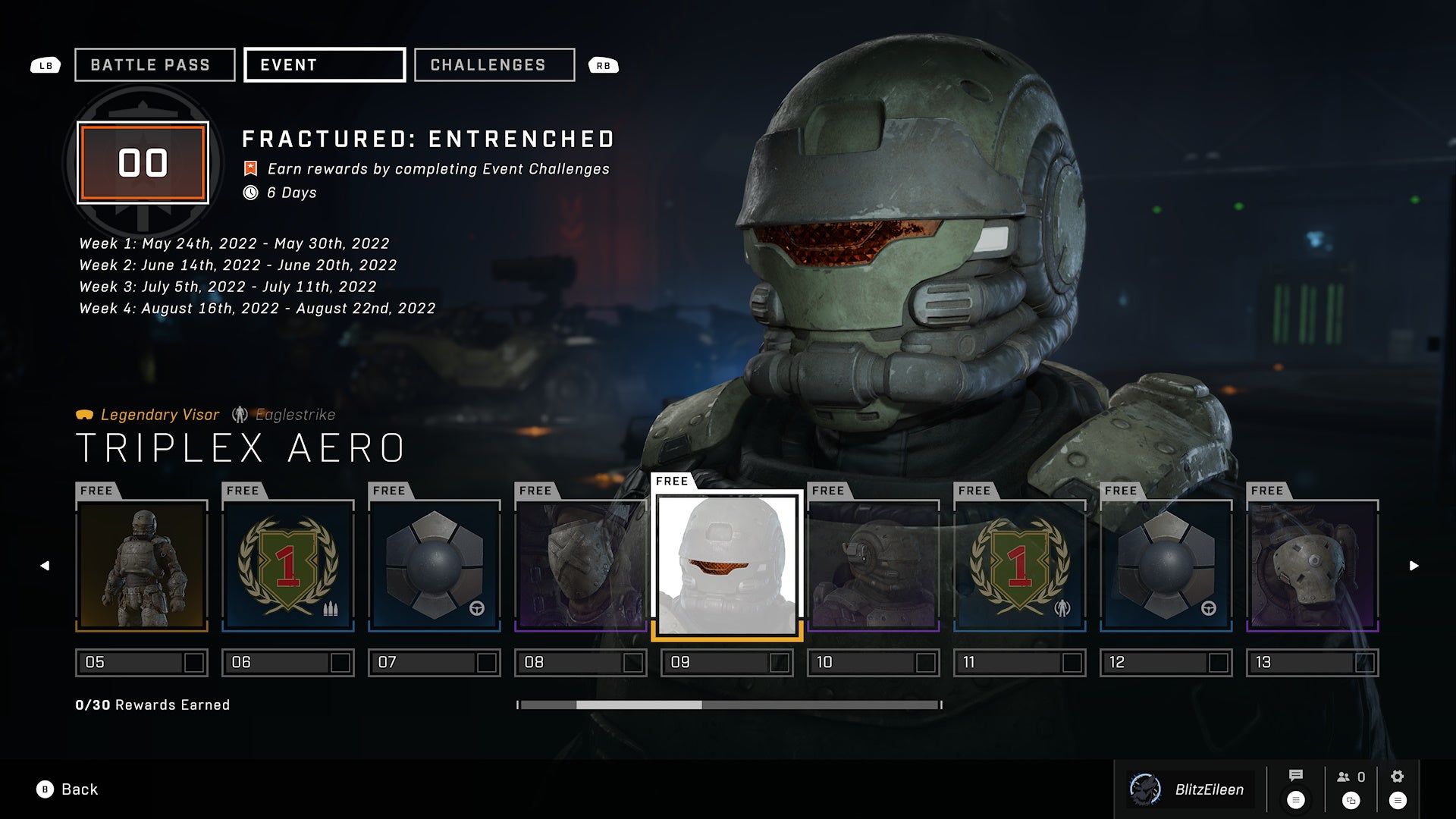1456x819 pixels.
Task: Pick the tier 08 reward tile
Action: pyautogui.click(x=581, y=566)
